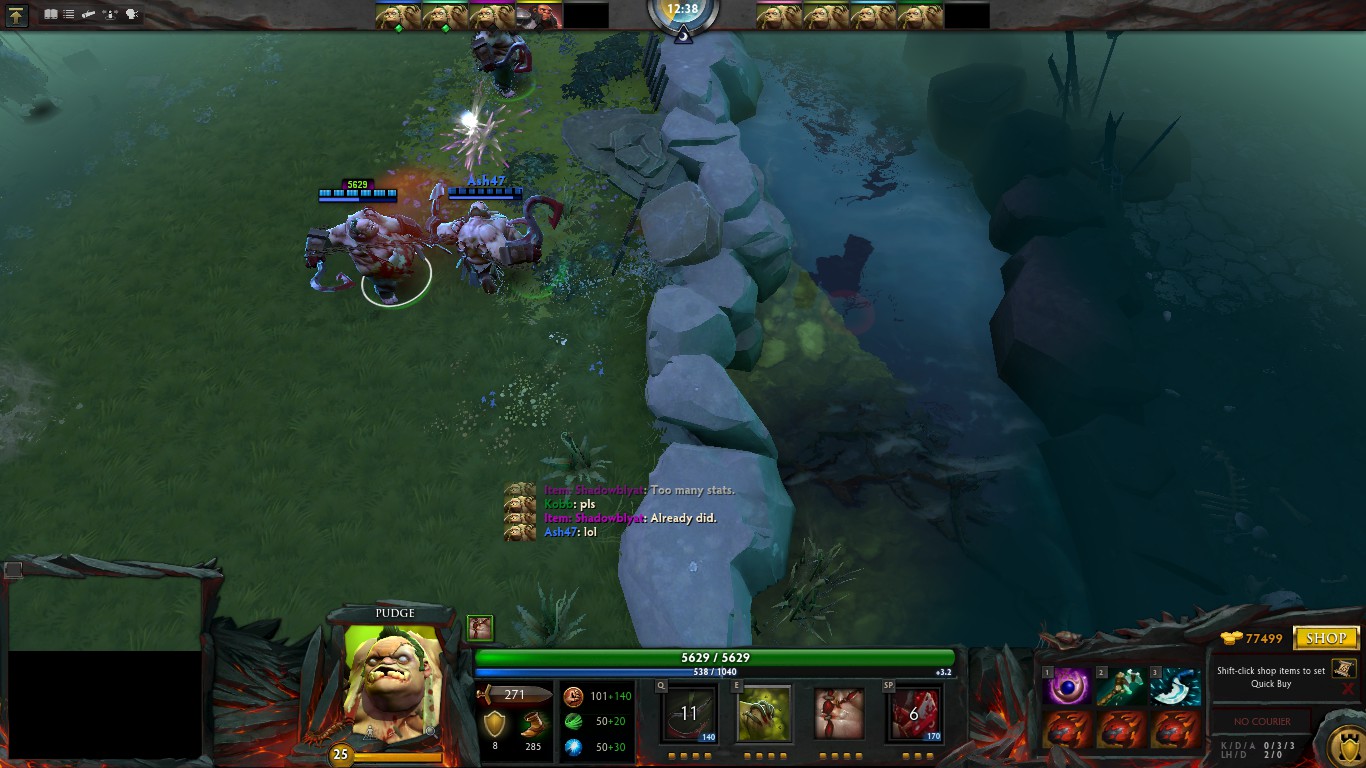Clear the Quick Buy with the red X
1366x768 pixels.
[1348, 689]
